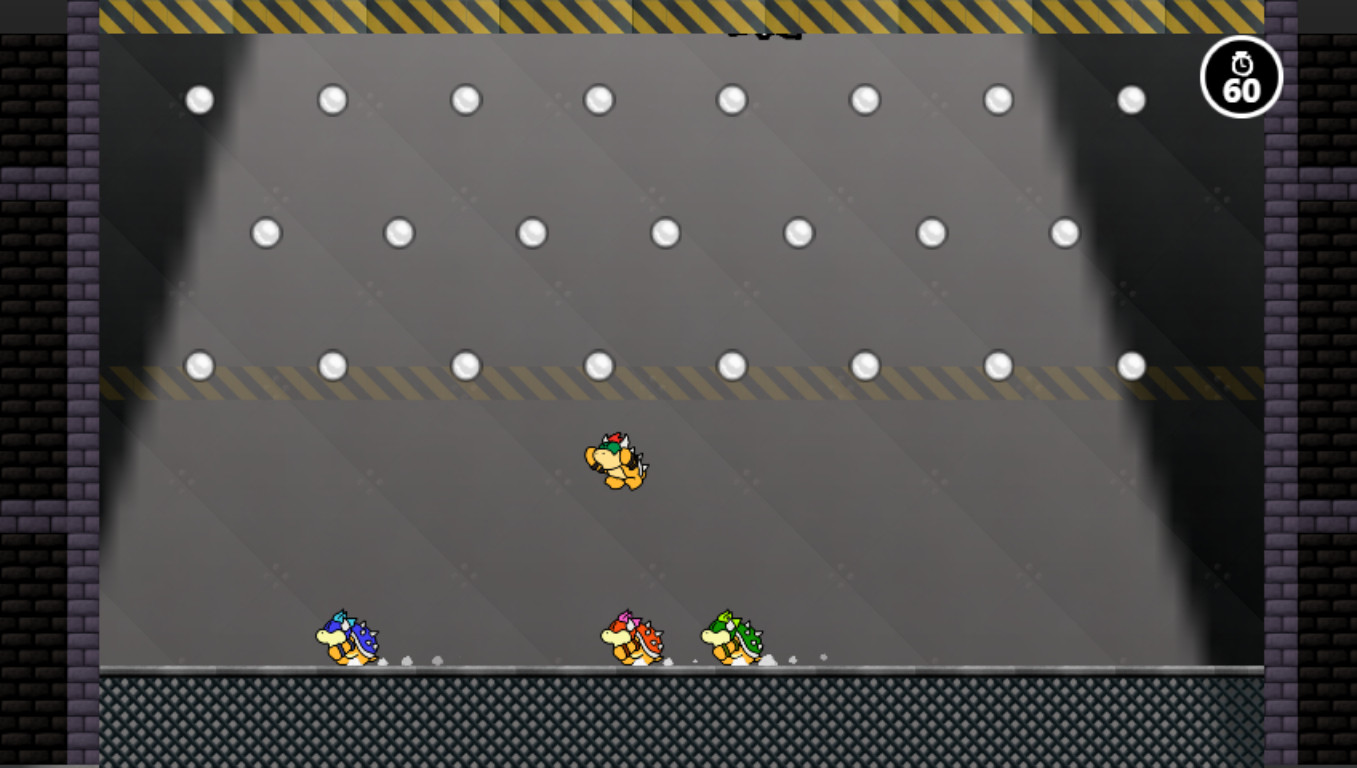Click the rightmost rivet in the top row
The height and width of the screenshot is (768, 1357).
click(x=1131, y=98)
